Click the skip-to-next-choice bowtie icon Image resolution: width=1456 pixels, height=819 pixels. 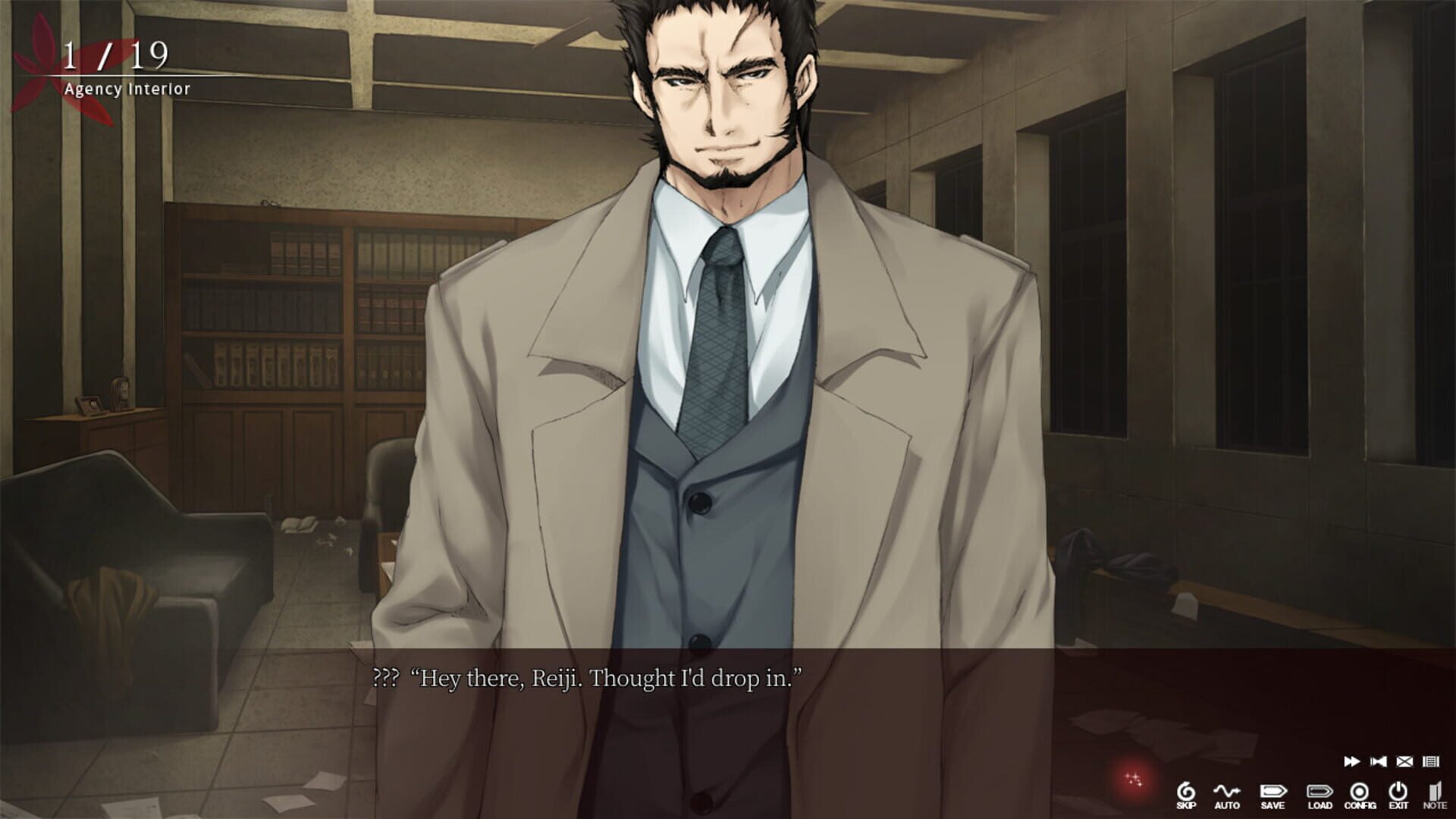[x=1379, y=761]
